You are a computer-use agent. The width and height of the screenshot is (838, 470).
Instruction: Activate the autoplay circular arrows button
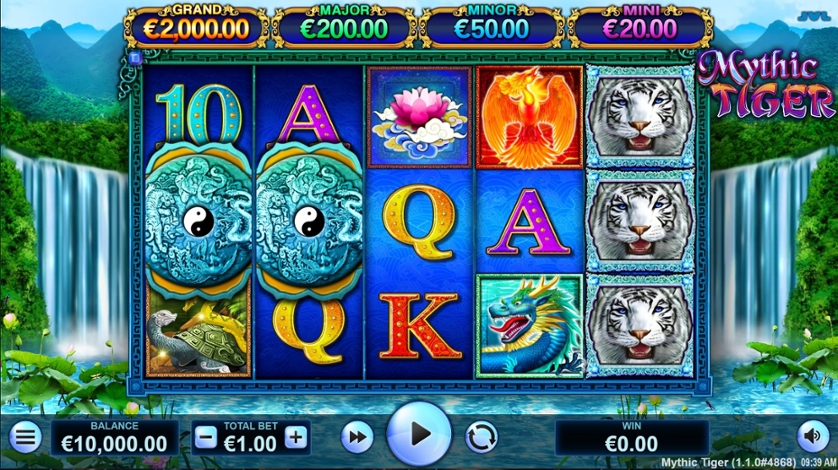pyautogui.click(x=481, y=437)
